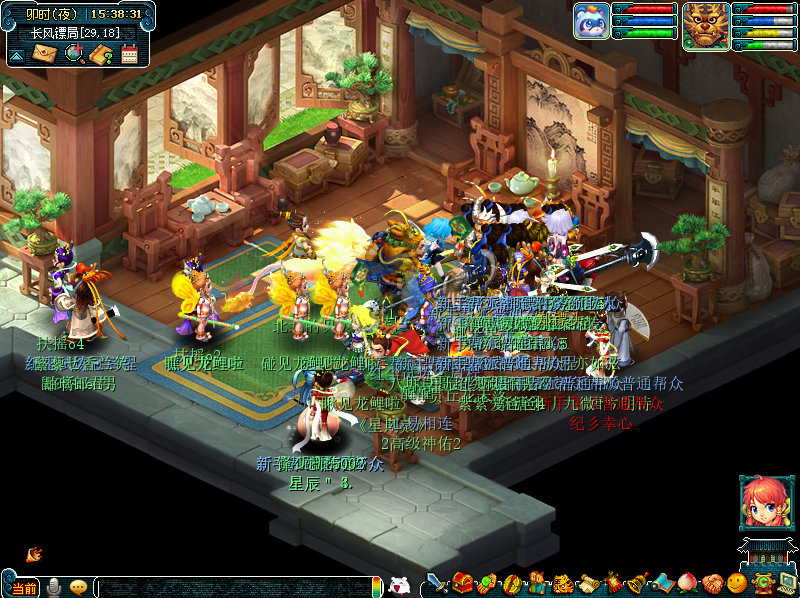Screen dimensions: 800x598
Task: Activate the sword attack icon
Action: 437,584
